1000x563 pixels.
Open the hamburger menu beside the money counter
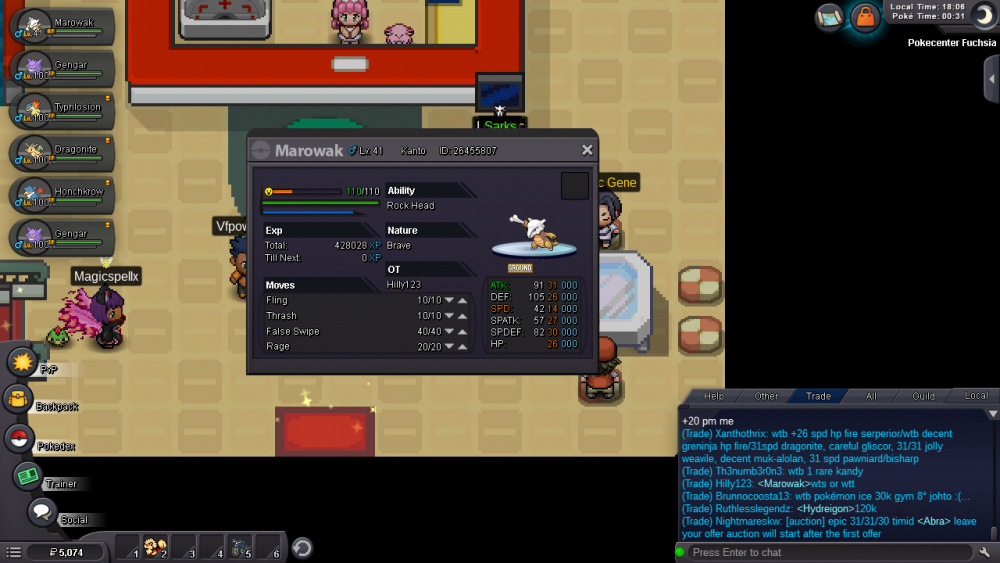click(13, 551)
